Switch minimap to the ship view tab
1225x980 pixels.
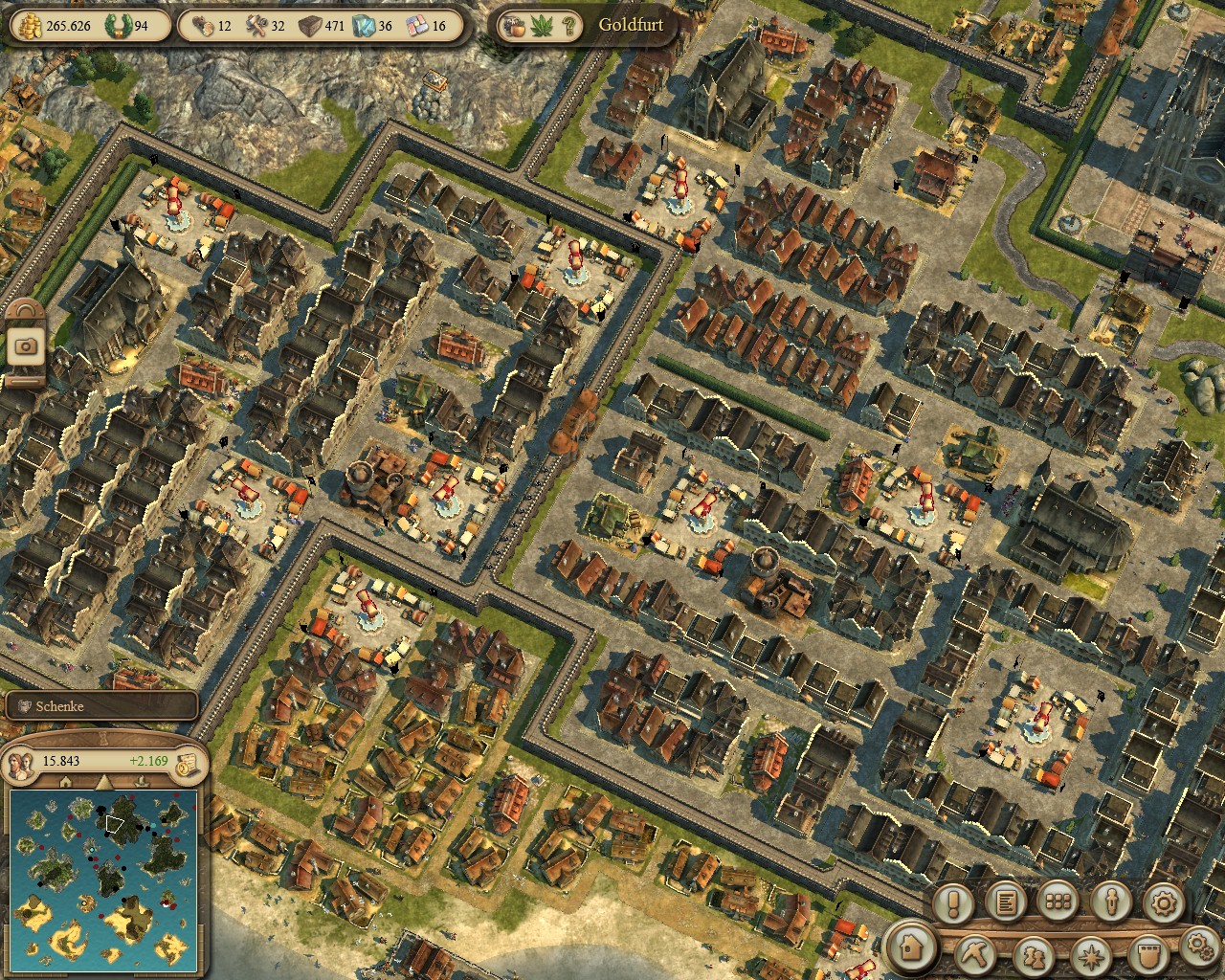coord(139,782)
